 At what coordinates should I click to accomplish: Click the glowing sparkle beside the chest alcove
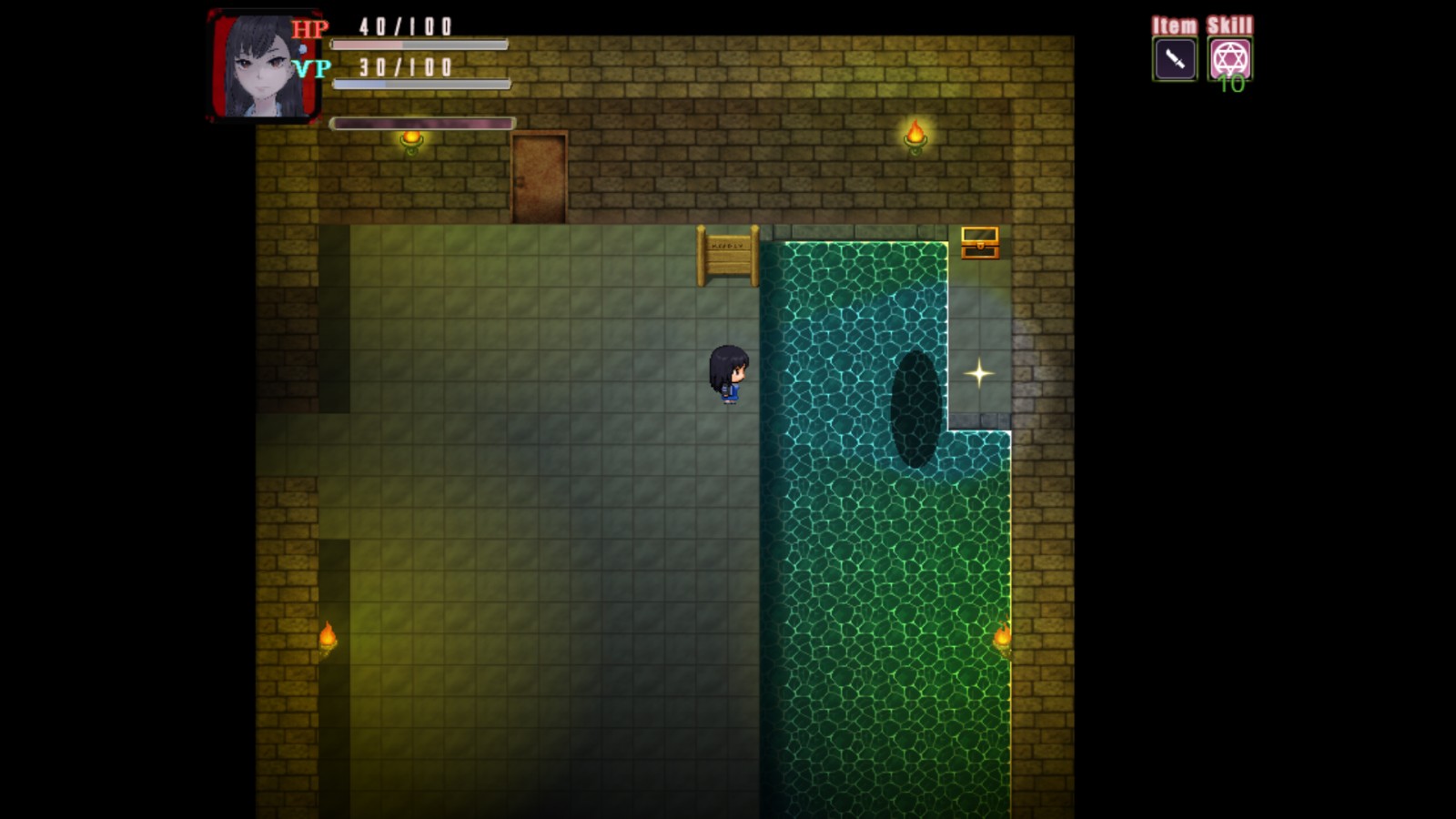[978, 372]
